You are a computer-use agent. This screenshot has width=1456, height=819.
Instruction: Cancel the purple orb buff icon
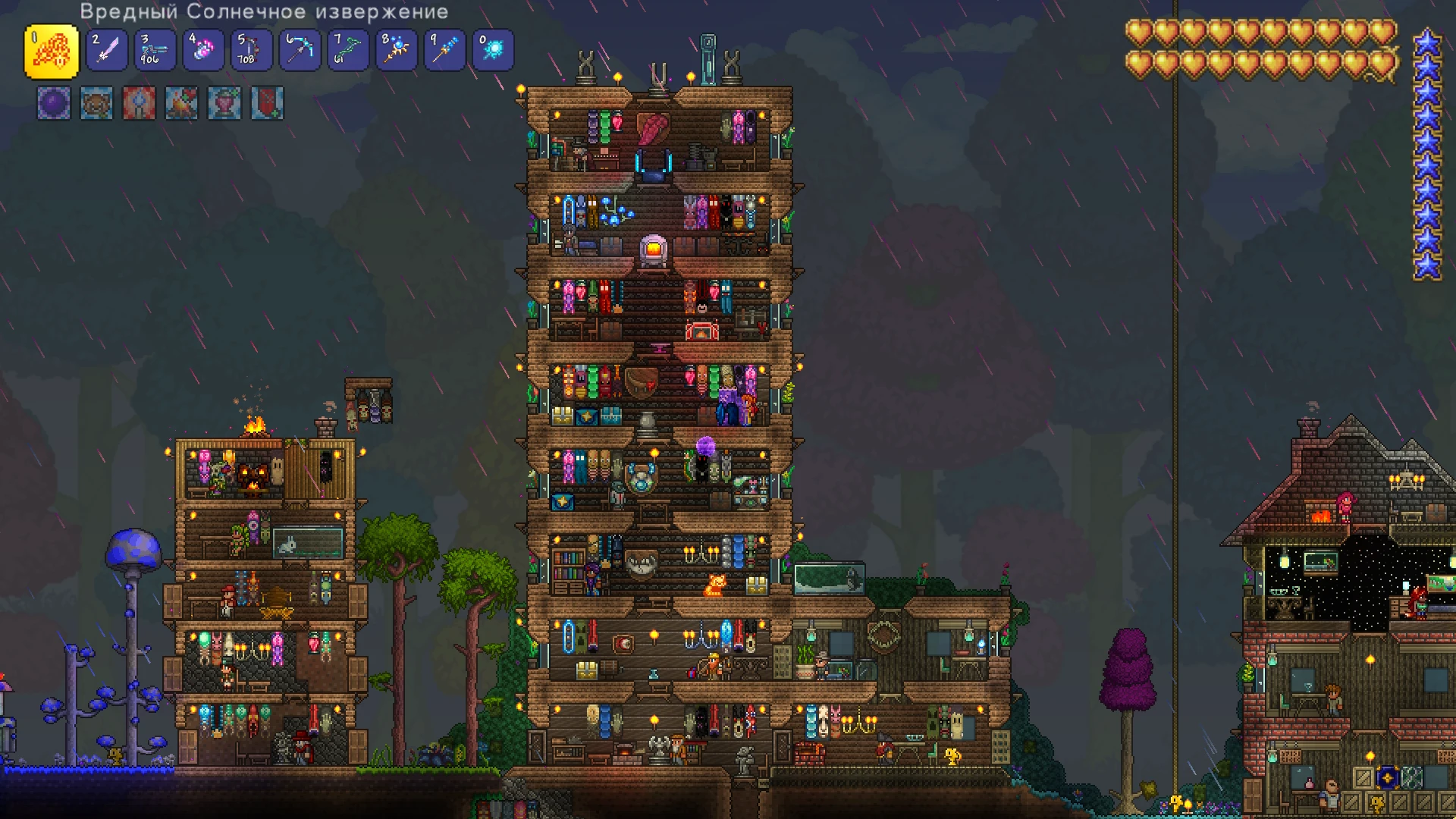coord(53,104)
